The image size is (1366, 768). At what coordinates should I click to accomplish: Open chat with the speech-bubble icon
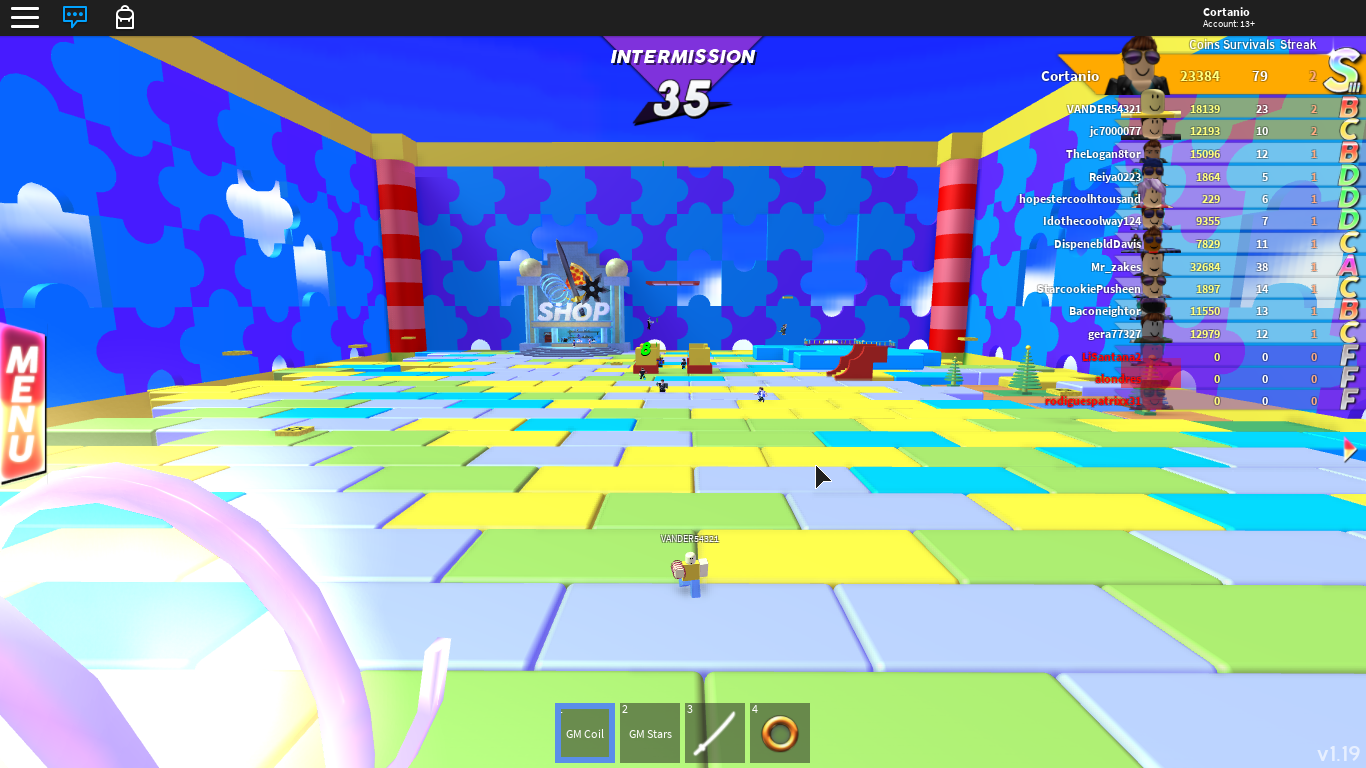[x=75, y=17]
